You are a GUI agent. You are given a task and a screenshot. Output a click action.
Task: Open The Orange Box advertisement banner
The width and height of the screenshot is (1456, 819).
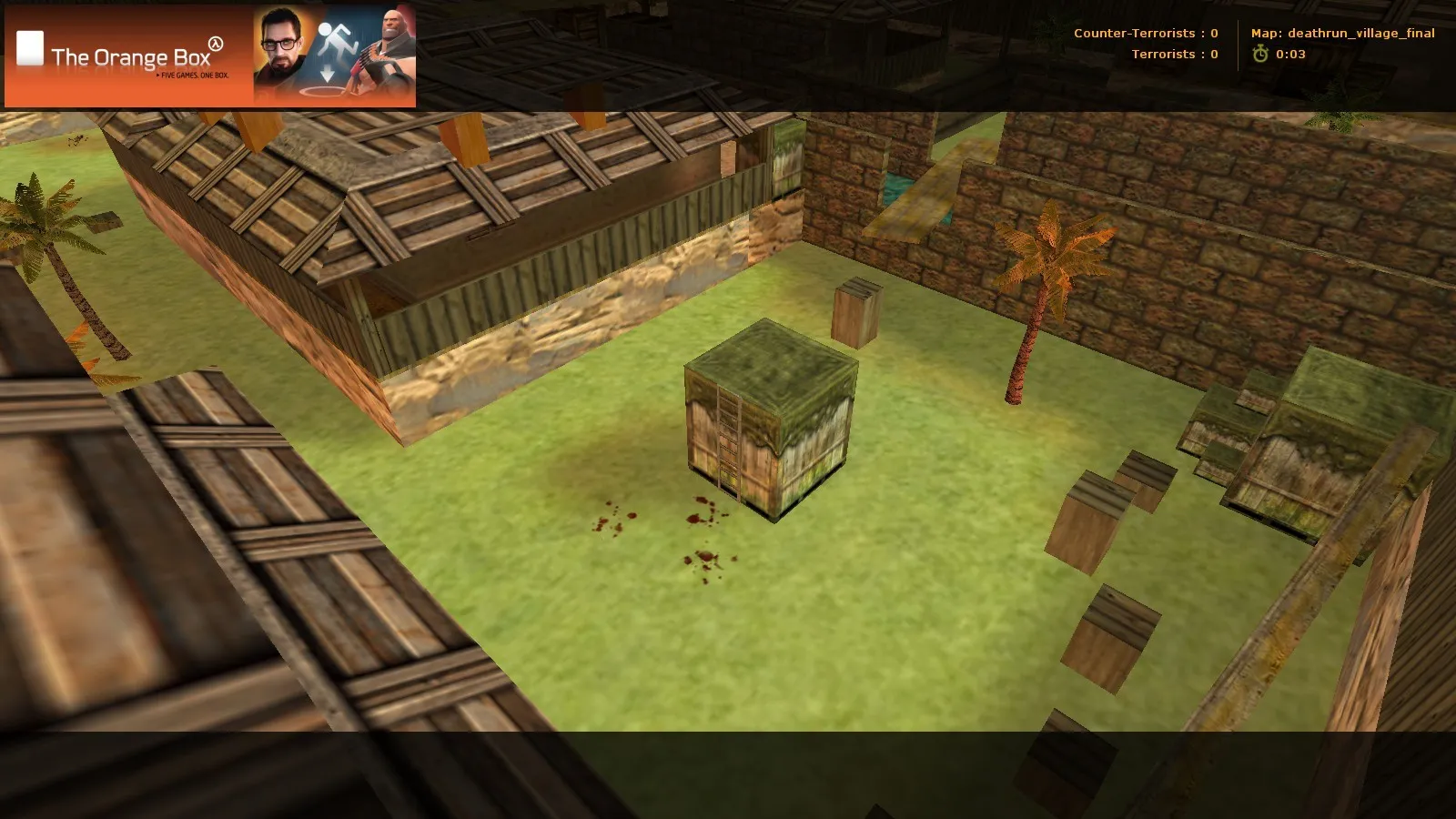coord(214,56)
